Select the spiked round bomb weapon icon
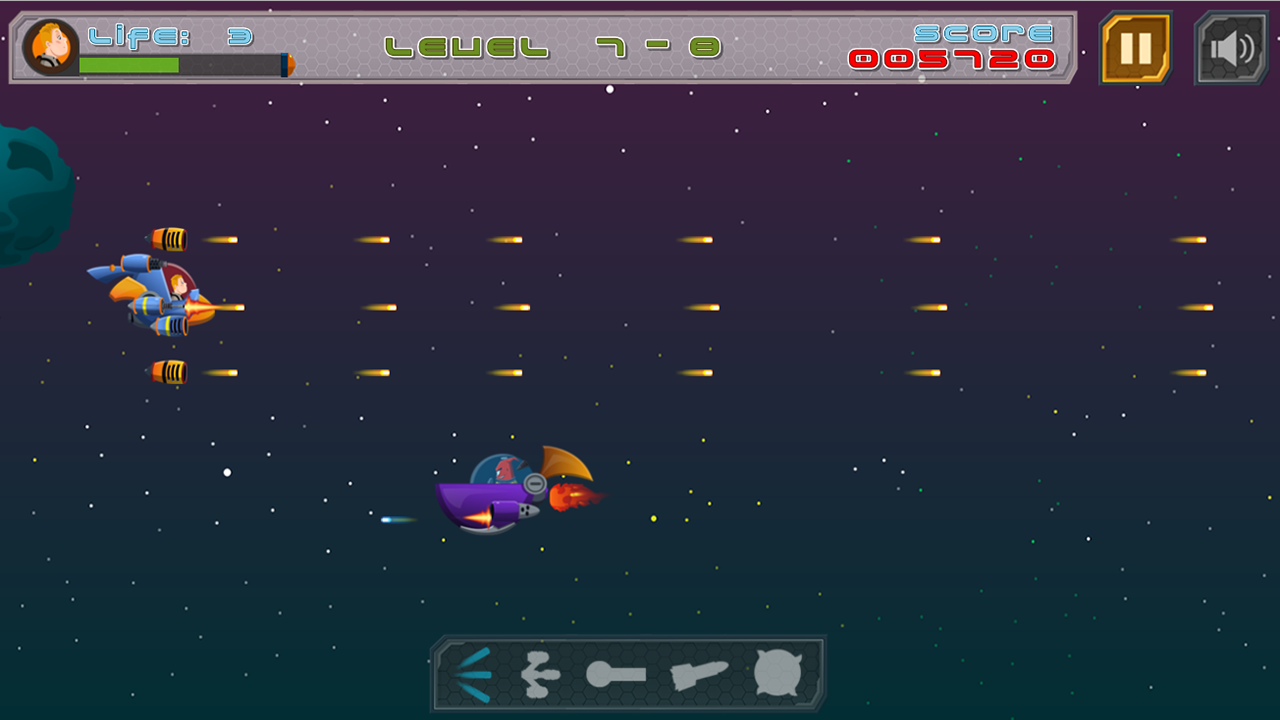The width and height of the screenshot is (1280, 720). click(778, 673)
